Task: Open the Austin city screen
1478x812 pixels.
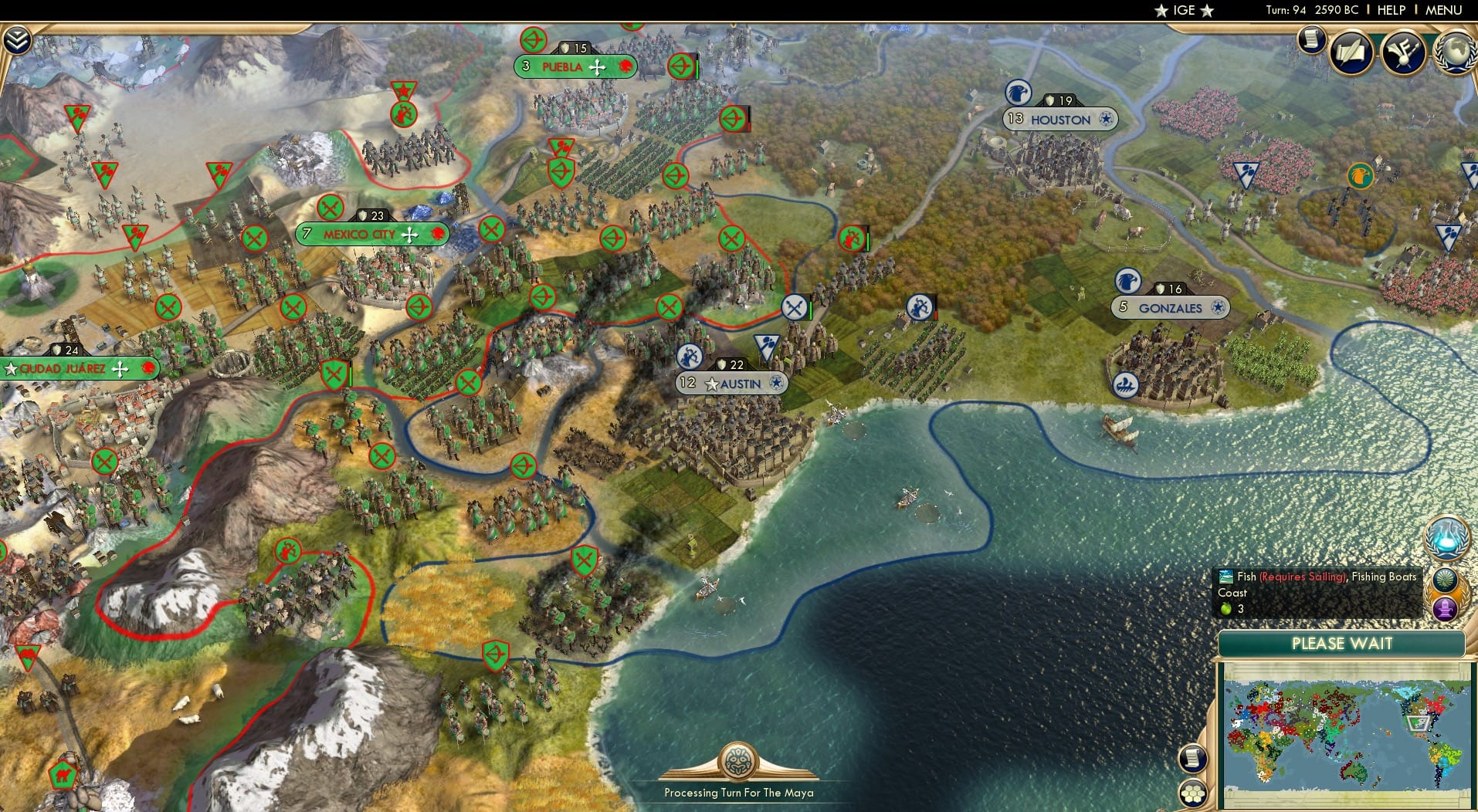Action: pos(731,383)
